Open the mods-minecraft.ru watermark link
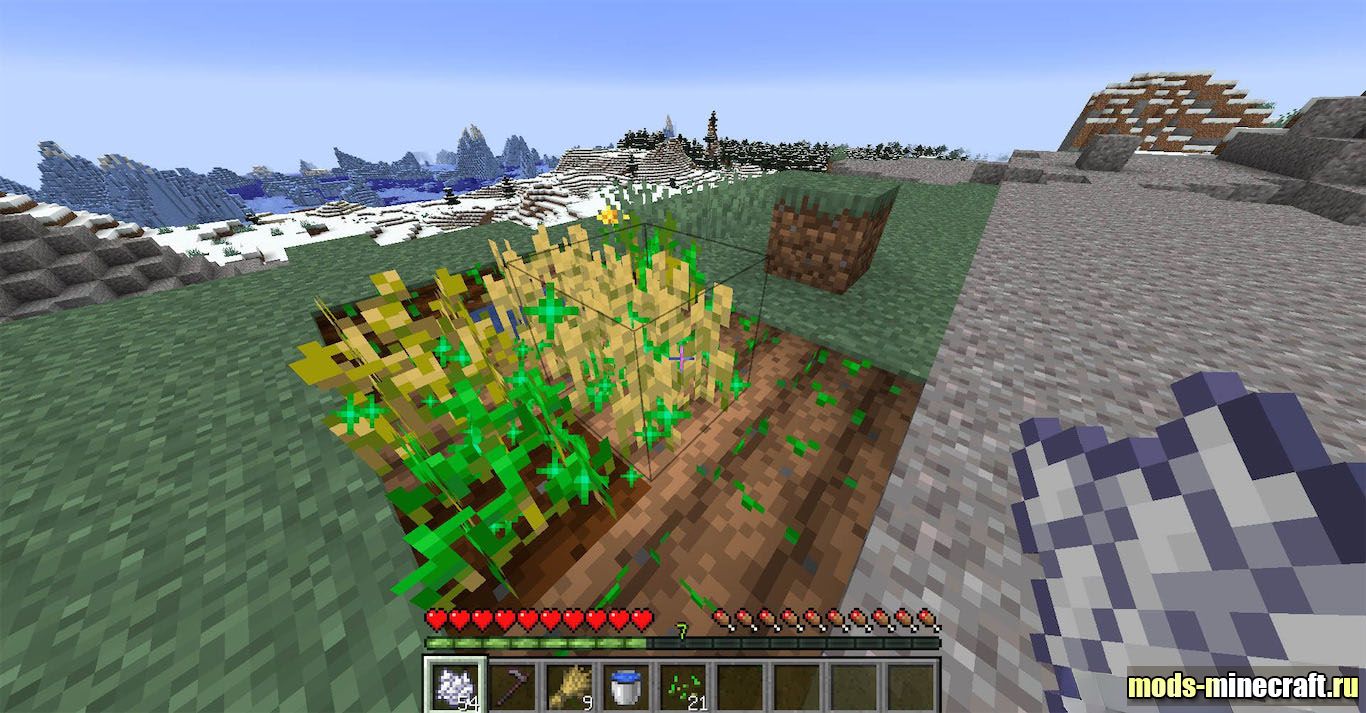 [1242, 686]
